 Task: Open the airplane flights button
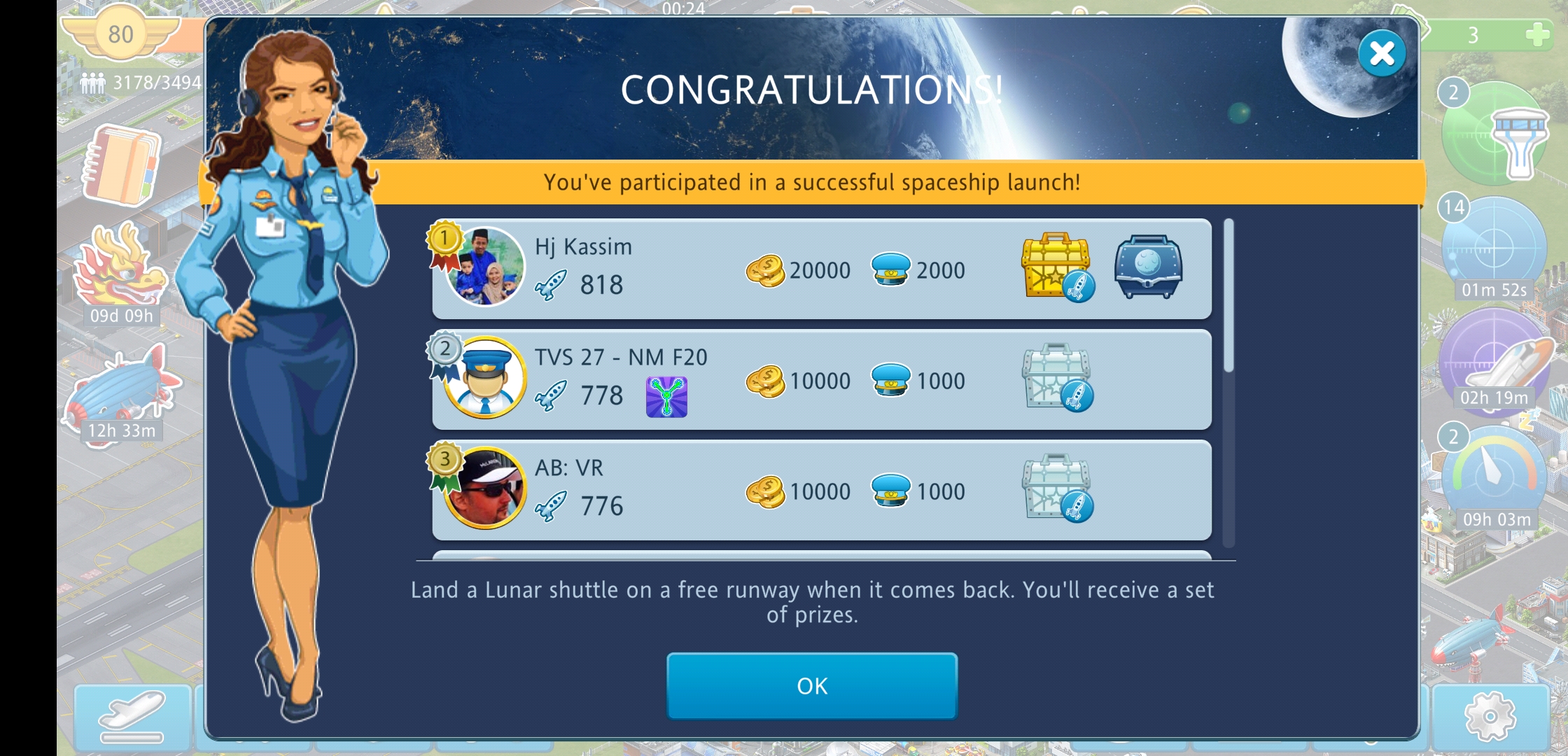point(132,715)
